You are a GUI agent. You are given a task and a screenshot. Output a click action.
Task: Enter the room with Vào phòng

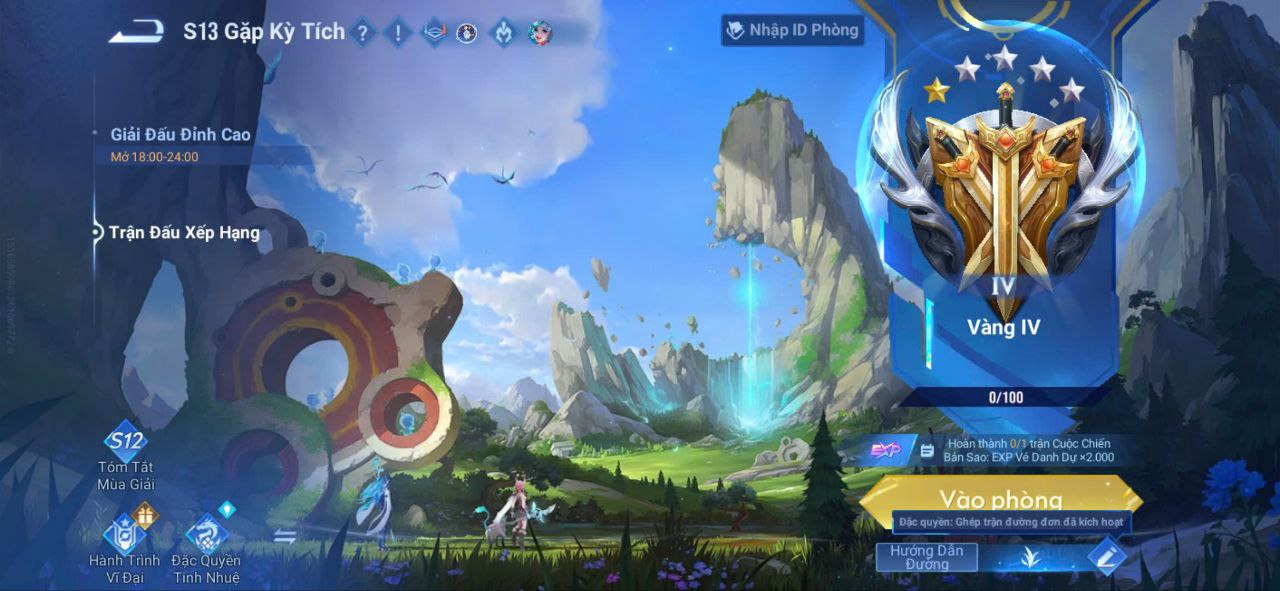pos(1000,497)
